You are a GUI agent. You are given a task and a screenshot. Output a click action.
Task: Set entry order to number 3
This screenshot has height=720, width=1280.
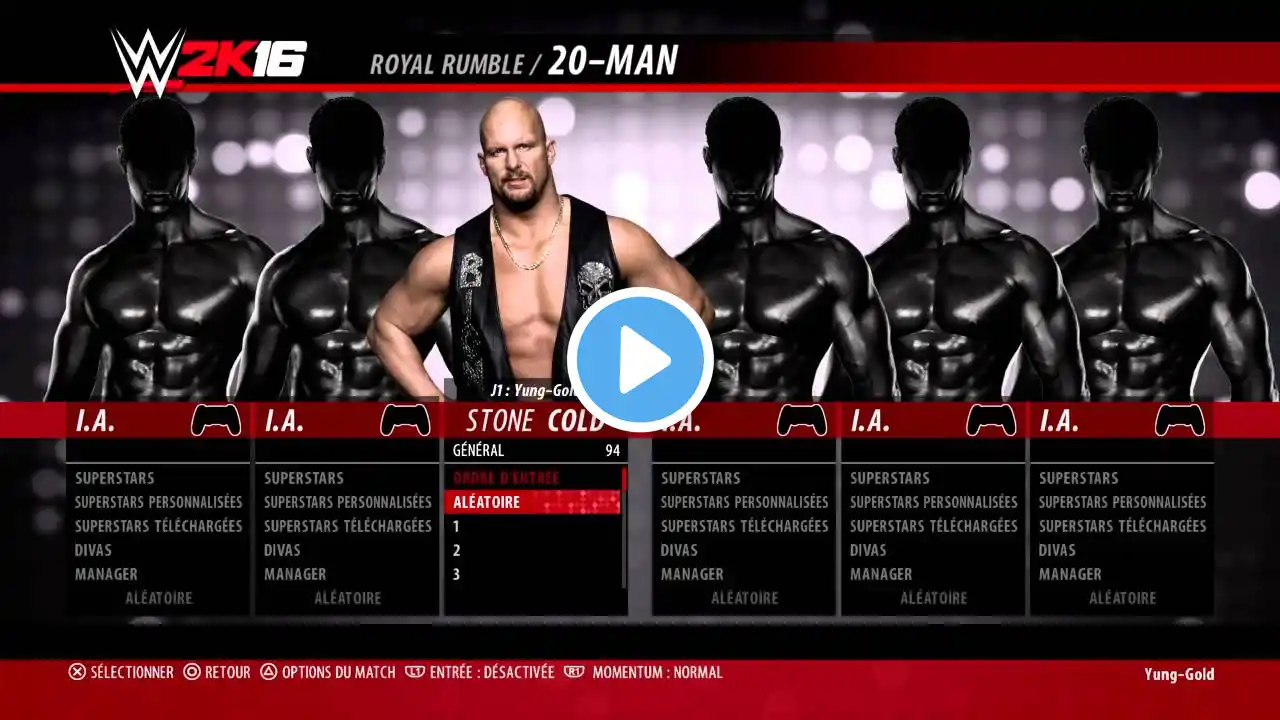point(532,574)
